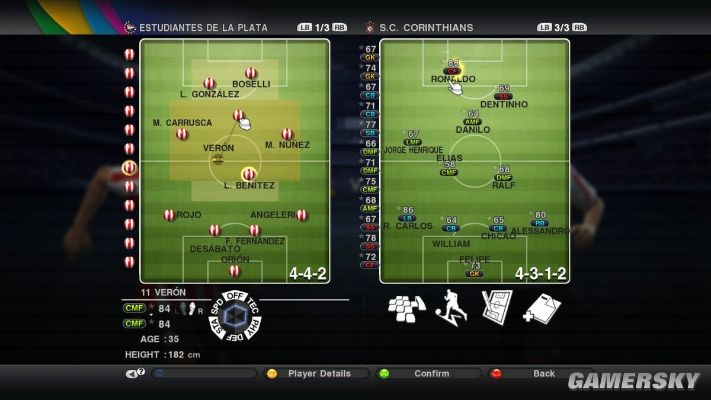Pick Jorge Henrique's LMF marker
The height and width of the screenshot is (400, 711).
[413, 140]
